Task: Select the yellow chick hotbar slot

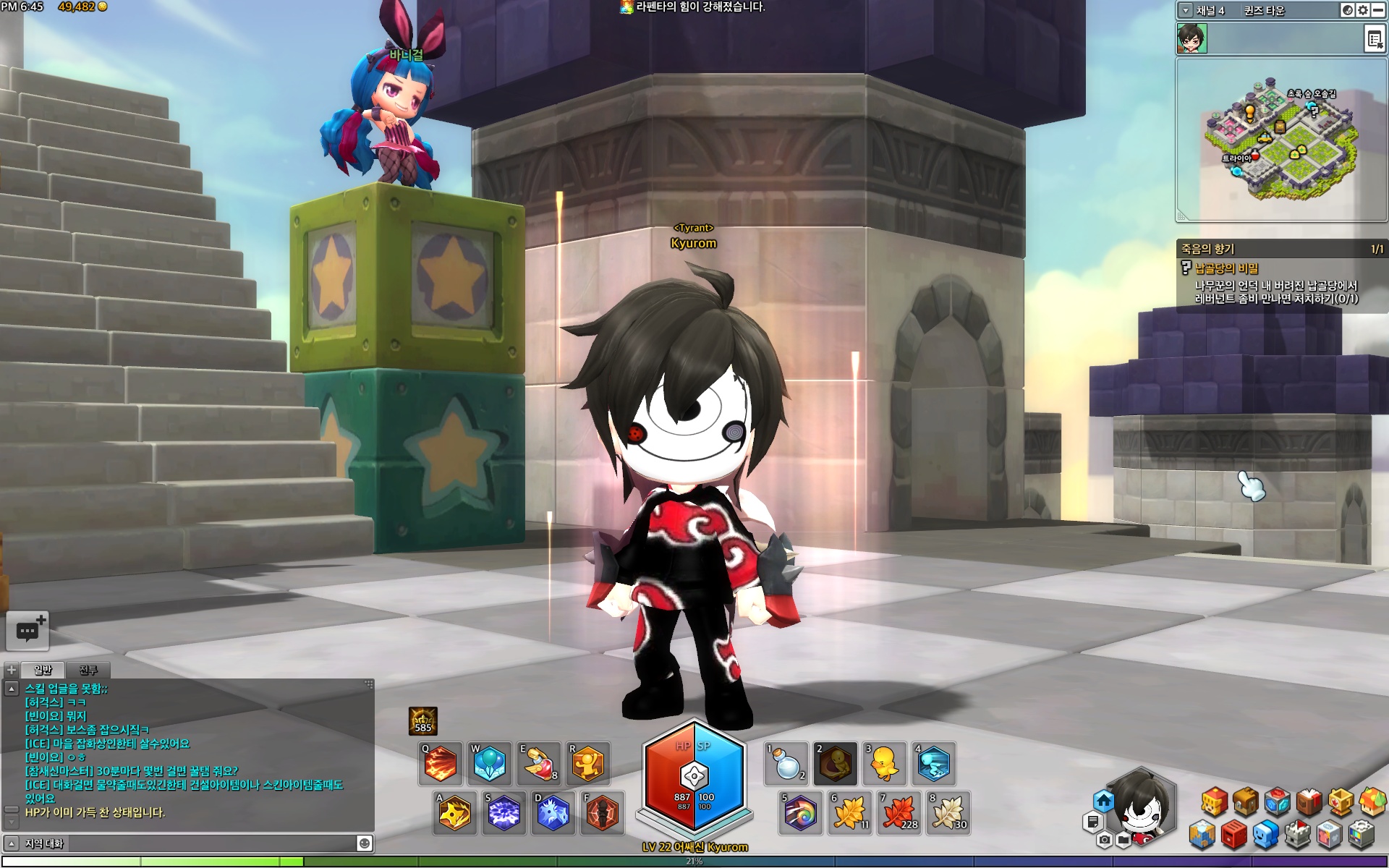Action: pyautogui.click(x=885, y=764)
